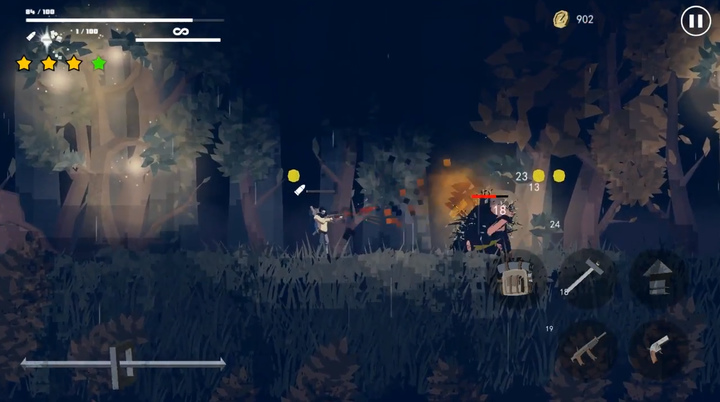The image size is (720, 402).
Task: Tap the up-arrow jump button
Action: (x=657, y=277)
